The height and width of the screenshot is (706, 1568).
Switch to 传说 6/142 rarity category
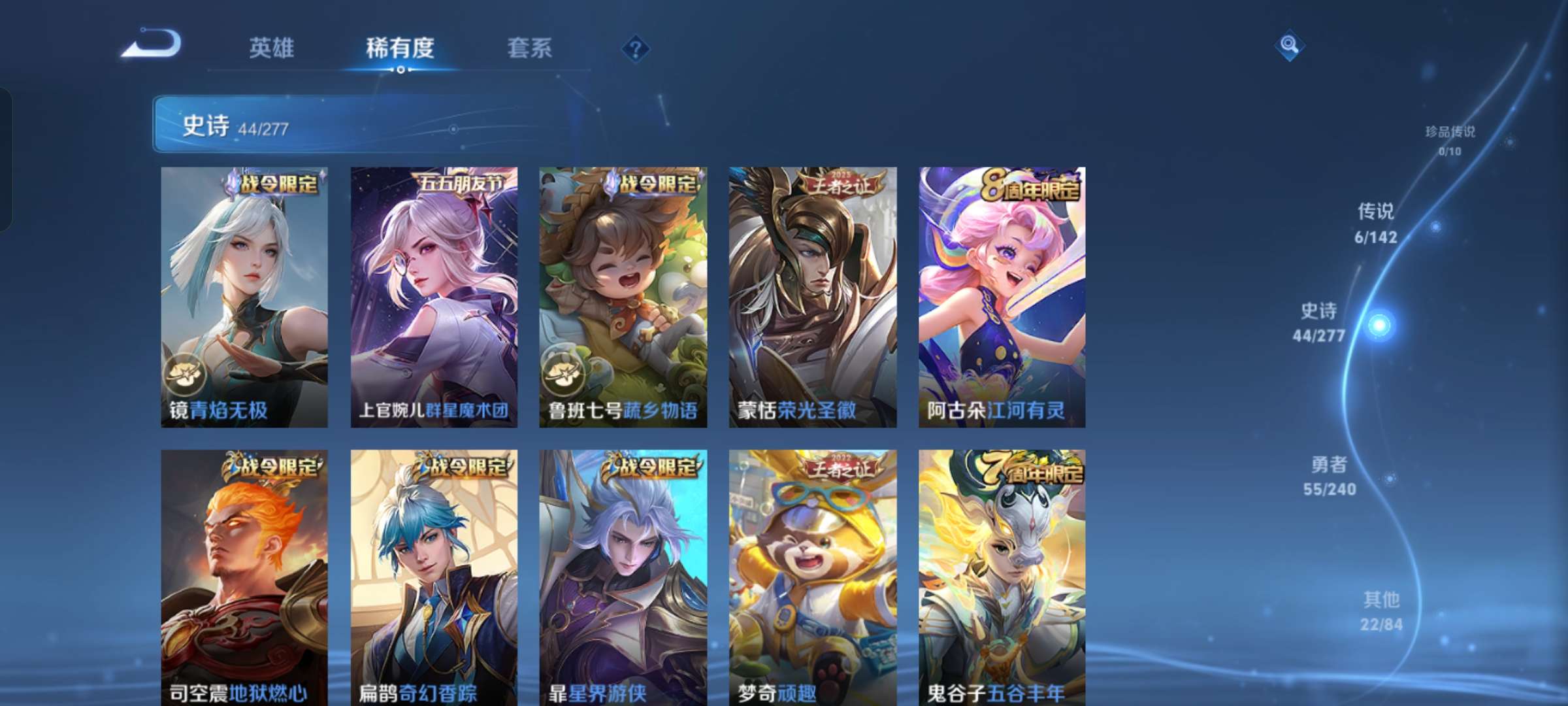pyautogui.click(x=1375, y=225)
